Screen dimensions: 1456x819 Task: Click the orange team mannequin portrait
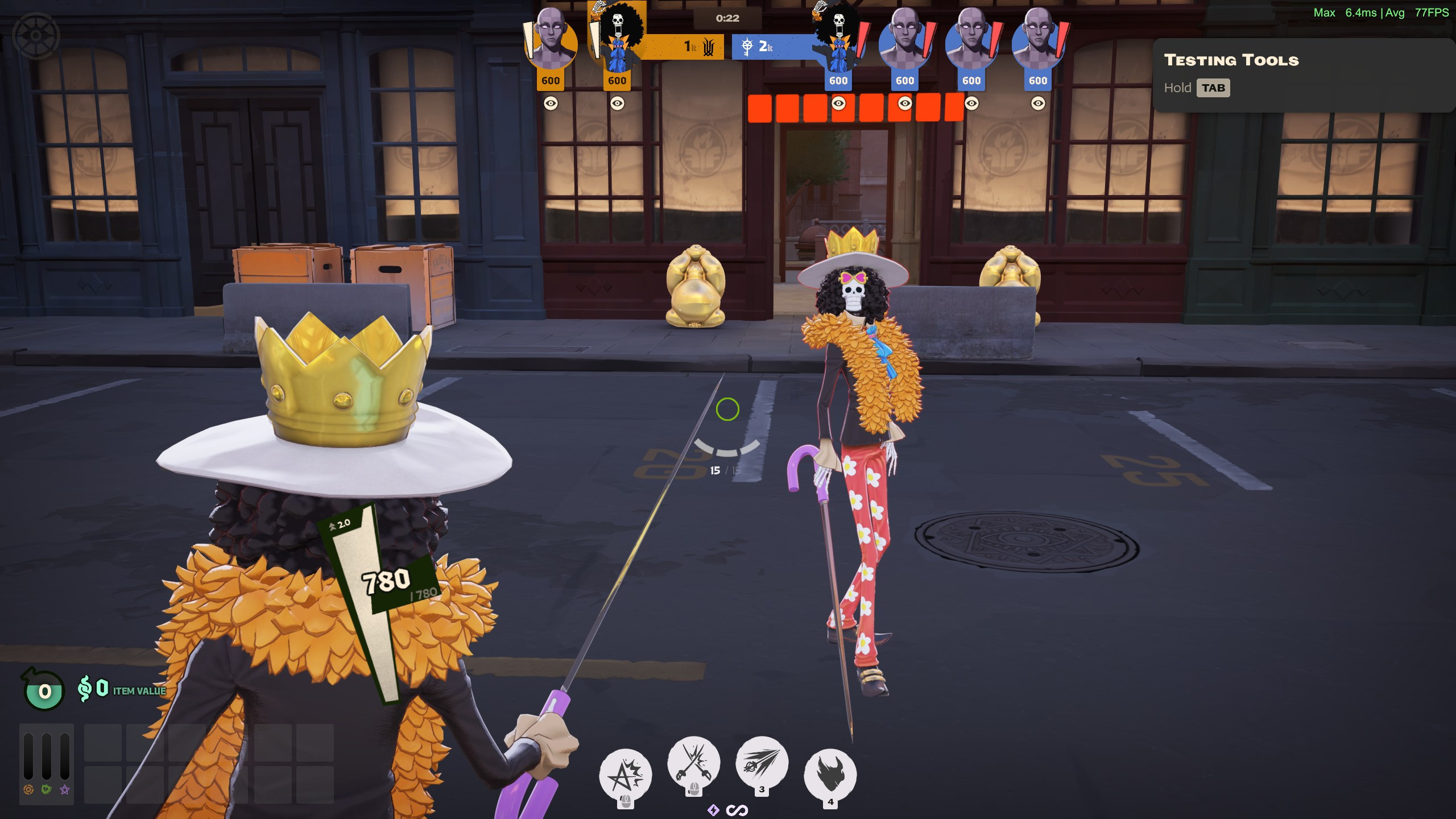[551, 41]
